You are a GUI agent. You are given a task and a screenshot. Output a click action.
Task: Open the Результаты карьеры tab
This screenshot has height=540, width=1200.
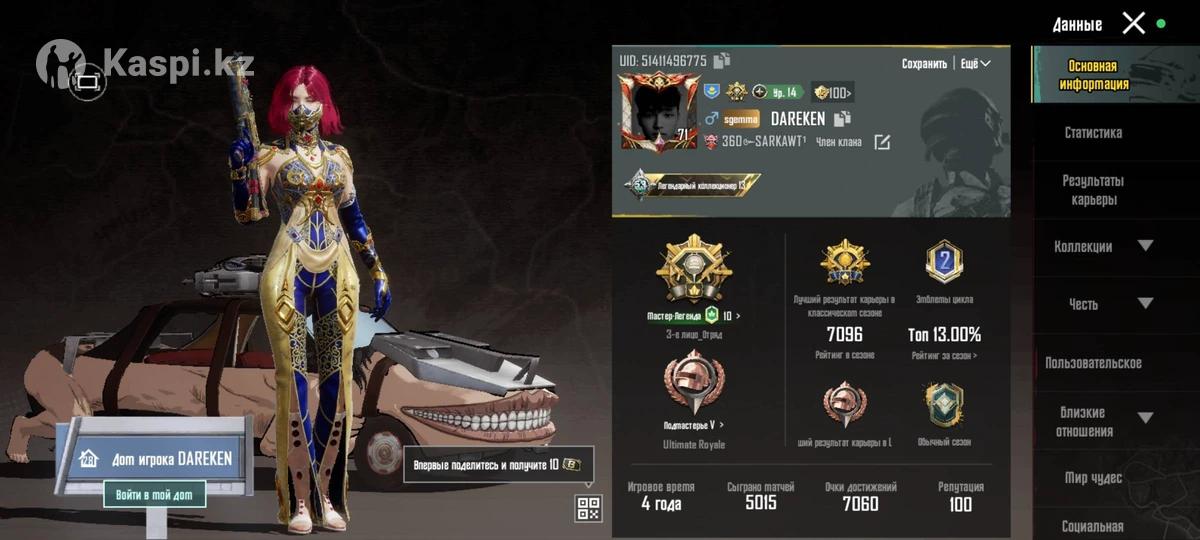tap(1092, 190)
